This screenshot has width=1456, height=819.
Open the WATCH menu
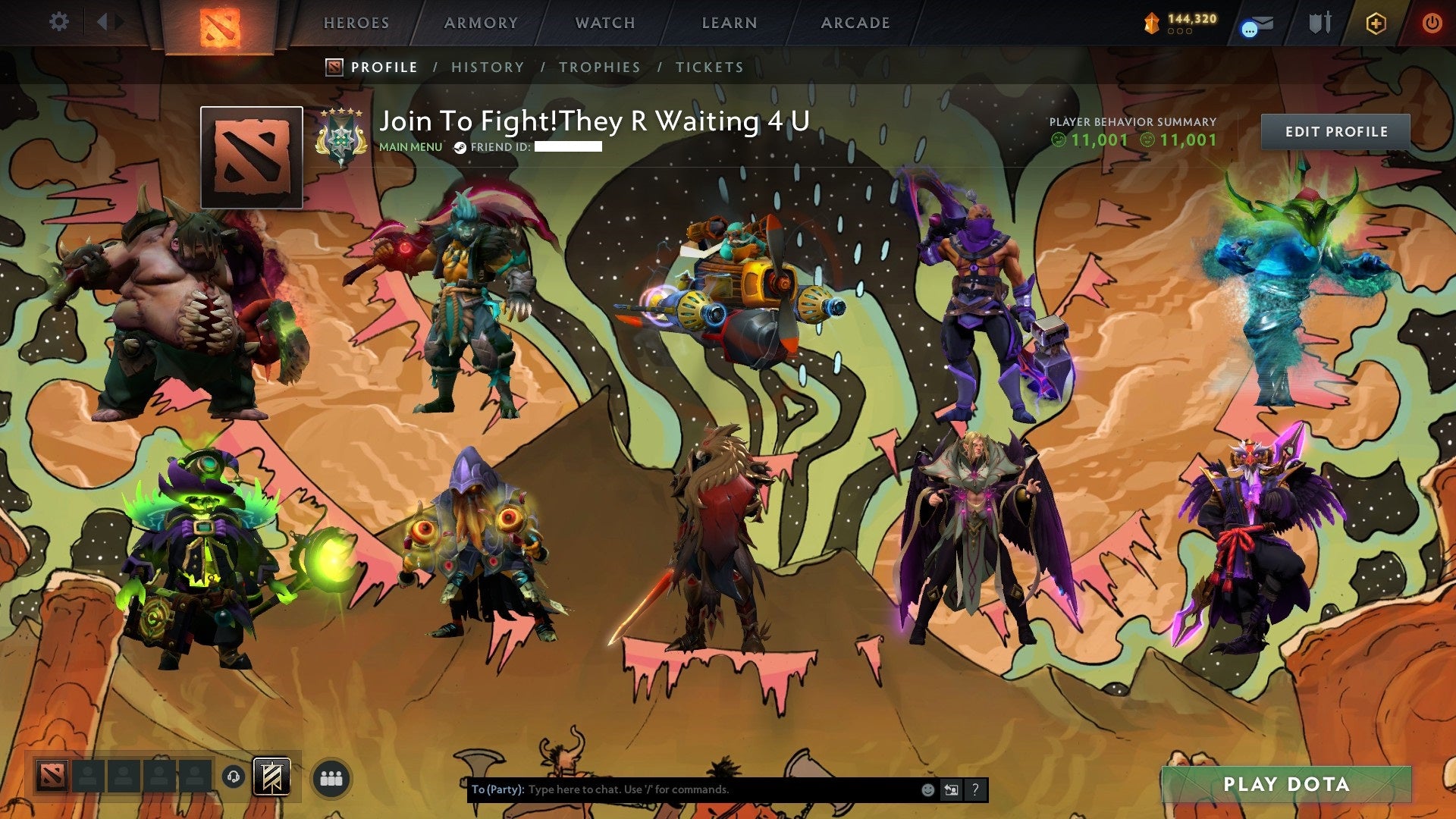pos(604,23)
